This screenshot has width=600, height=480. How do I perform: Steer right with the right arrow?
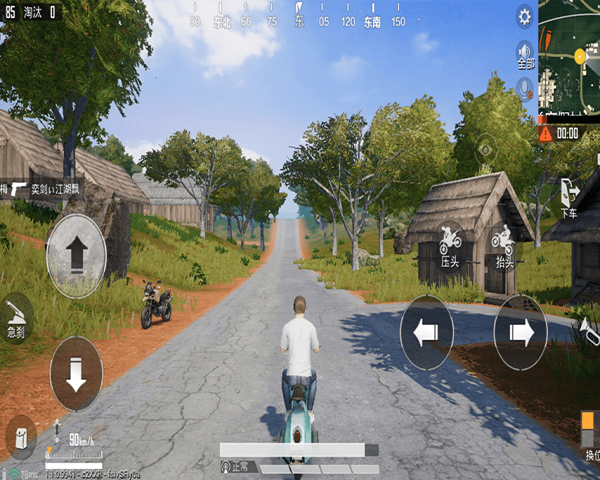[521, 333]
